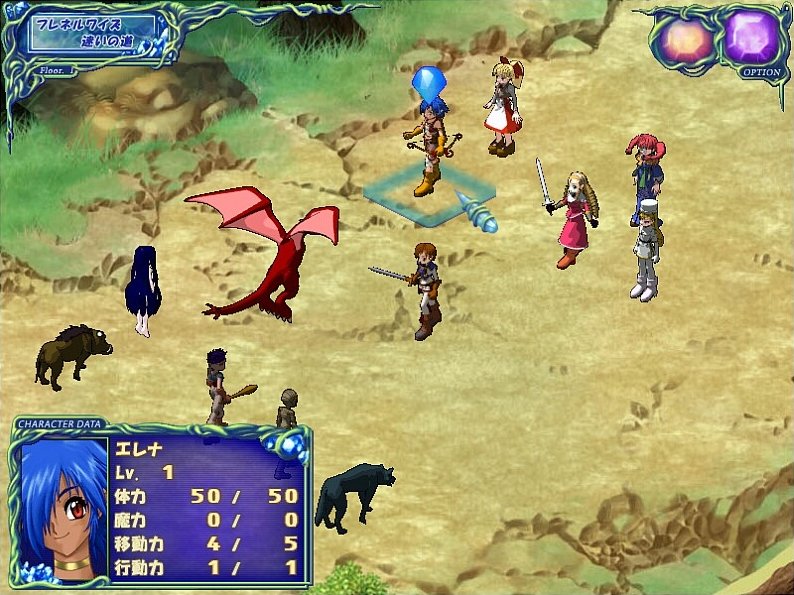Viewport: 794px width, 595px height.
Task: Select the blue-haired archer under the crystal marker
Action: pyautogui.click(x=430, y=145)
